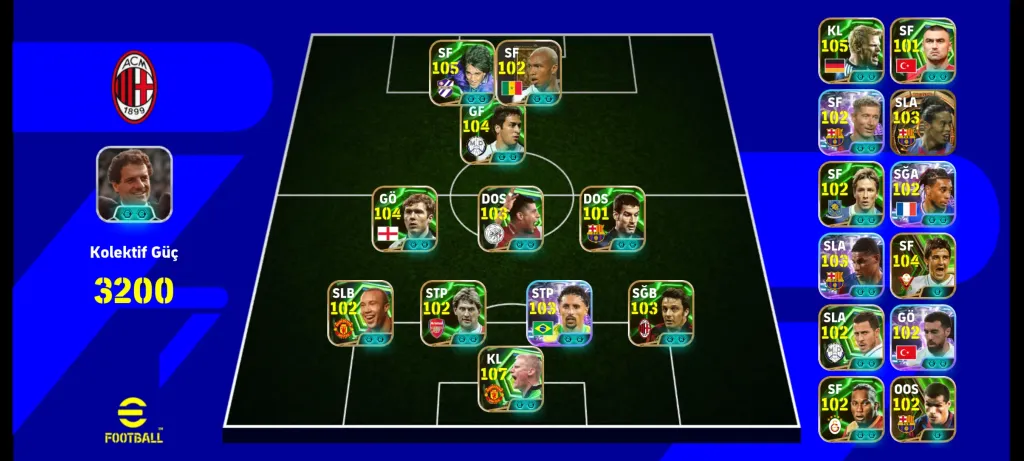1024x461 pixels.
Task: Open the manager portrait card
Action: [134, 184]
